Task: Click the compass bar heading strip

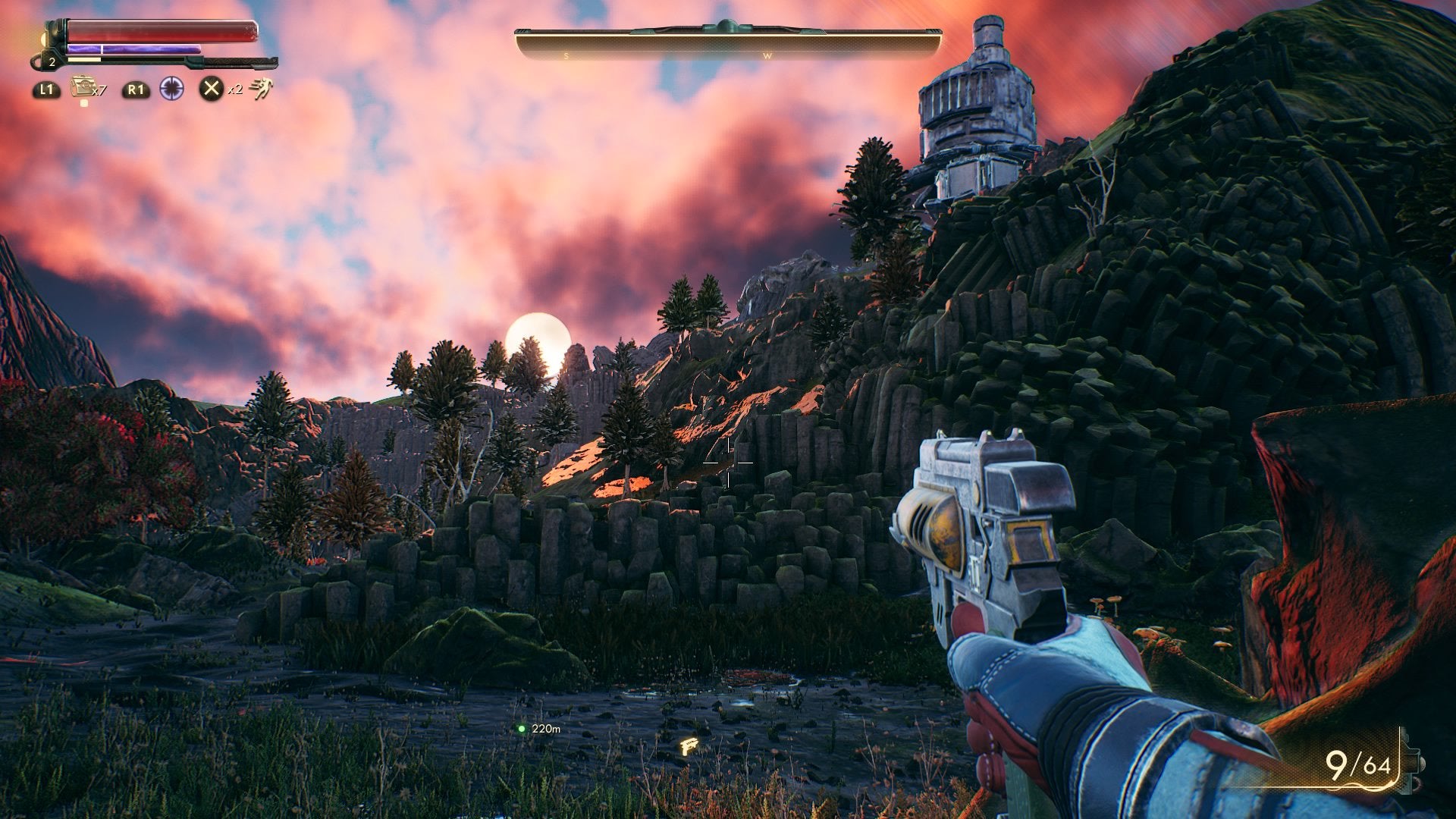Action: pos(728,45)
